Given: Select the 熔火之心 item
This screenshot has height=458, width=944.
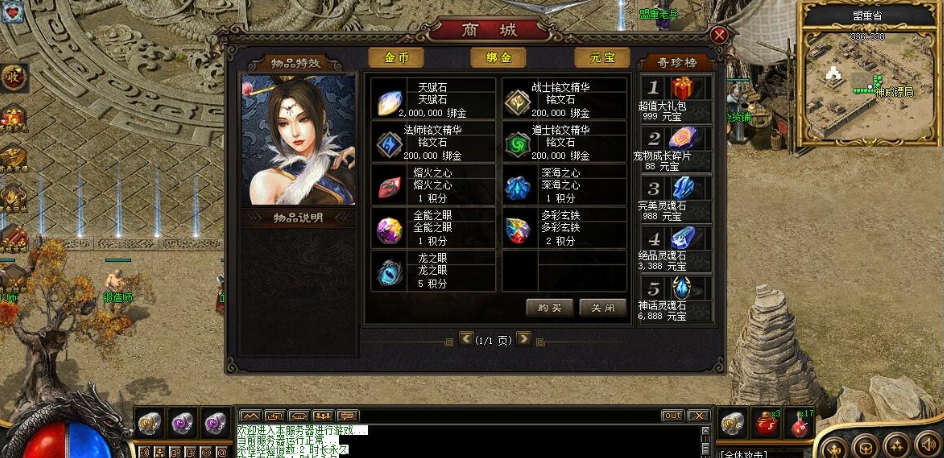Looking at the screenshot, I should 434,186.
